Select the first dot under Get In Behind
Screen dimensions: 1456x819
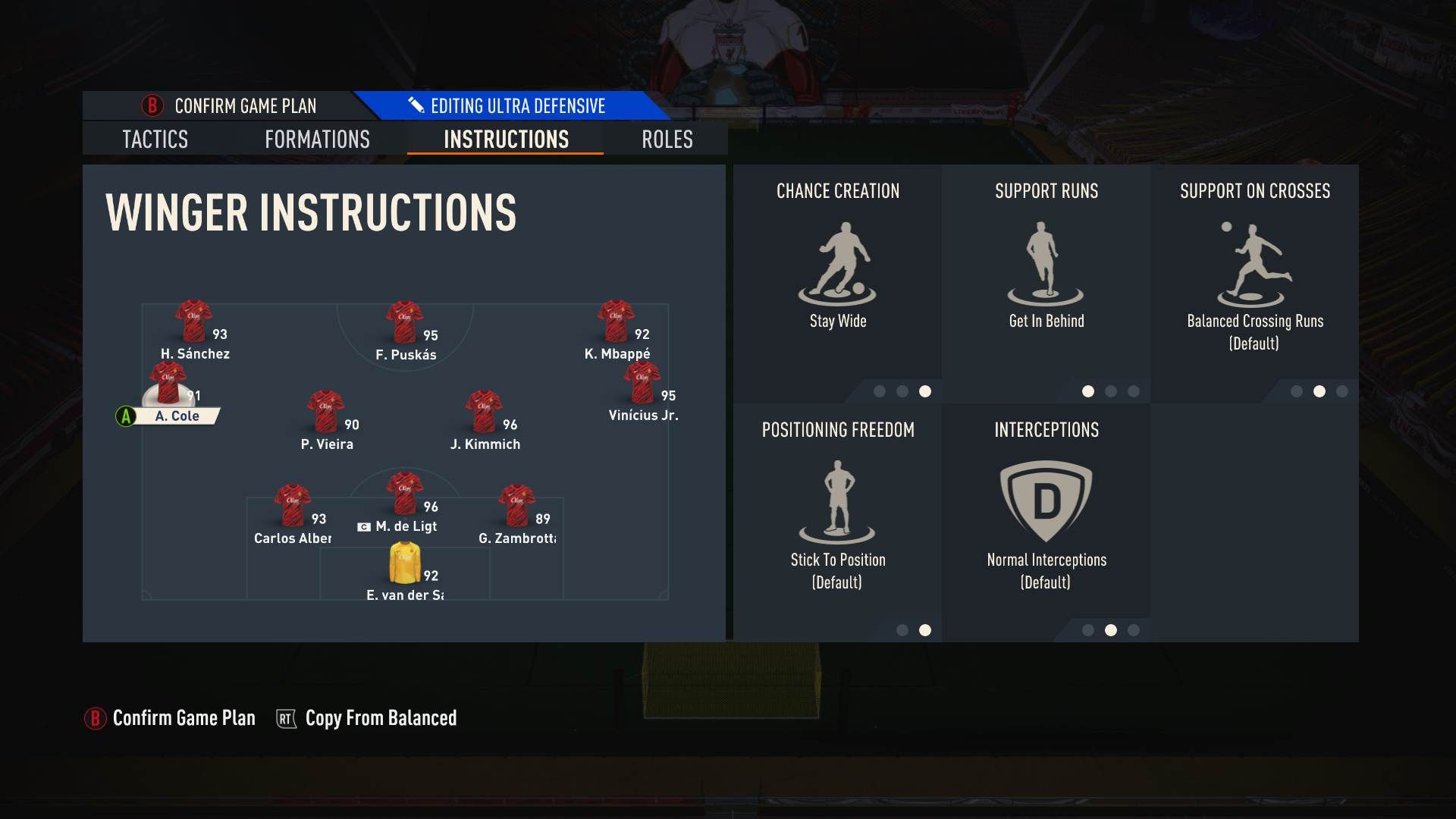(x=1089, y=393)
